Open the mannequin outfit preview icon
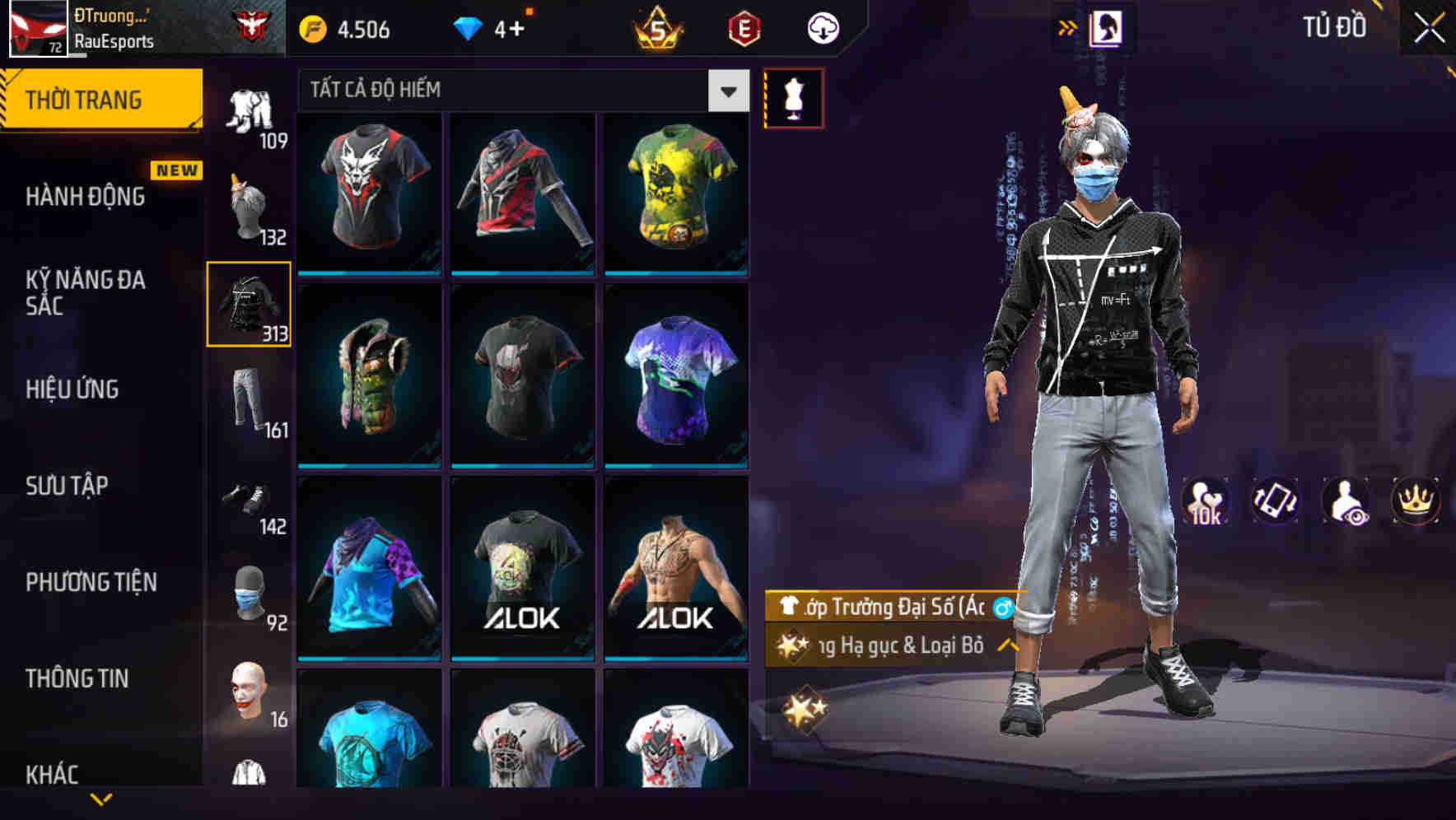Image resolution: width=1456 pixels, height=820 pixels. (x=793, y=96)
